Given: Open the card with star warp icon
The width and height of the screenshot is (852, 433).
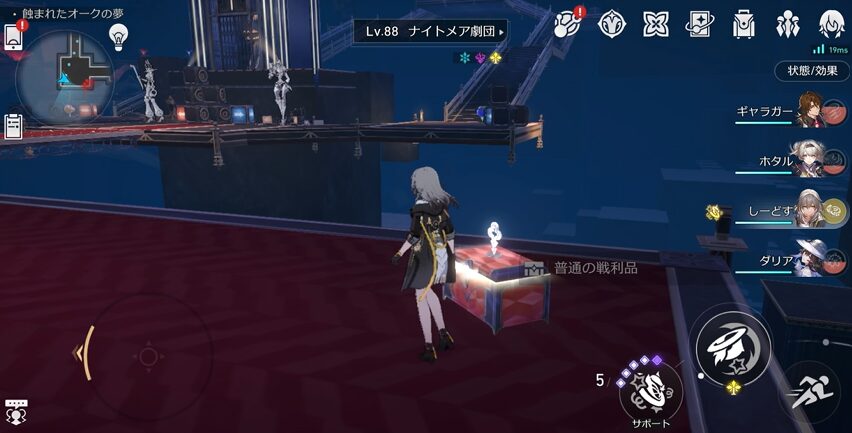Looking at the screenshot, I should point(699,23).
